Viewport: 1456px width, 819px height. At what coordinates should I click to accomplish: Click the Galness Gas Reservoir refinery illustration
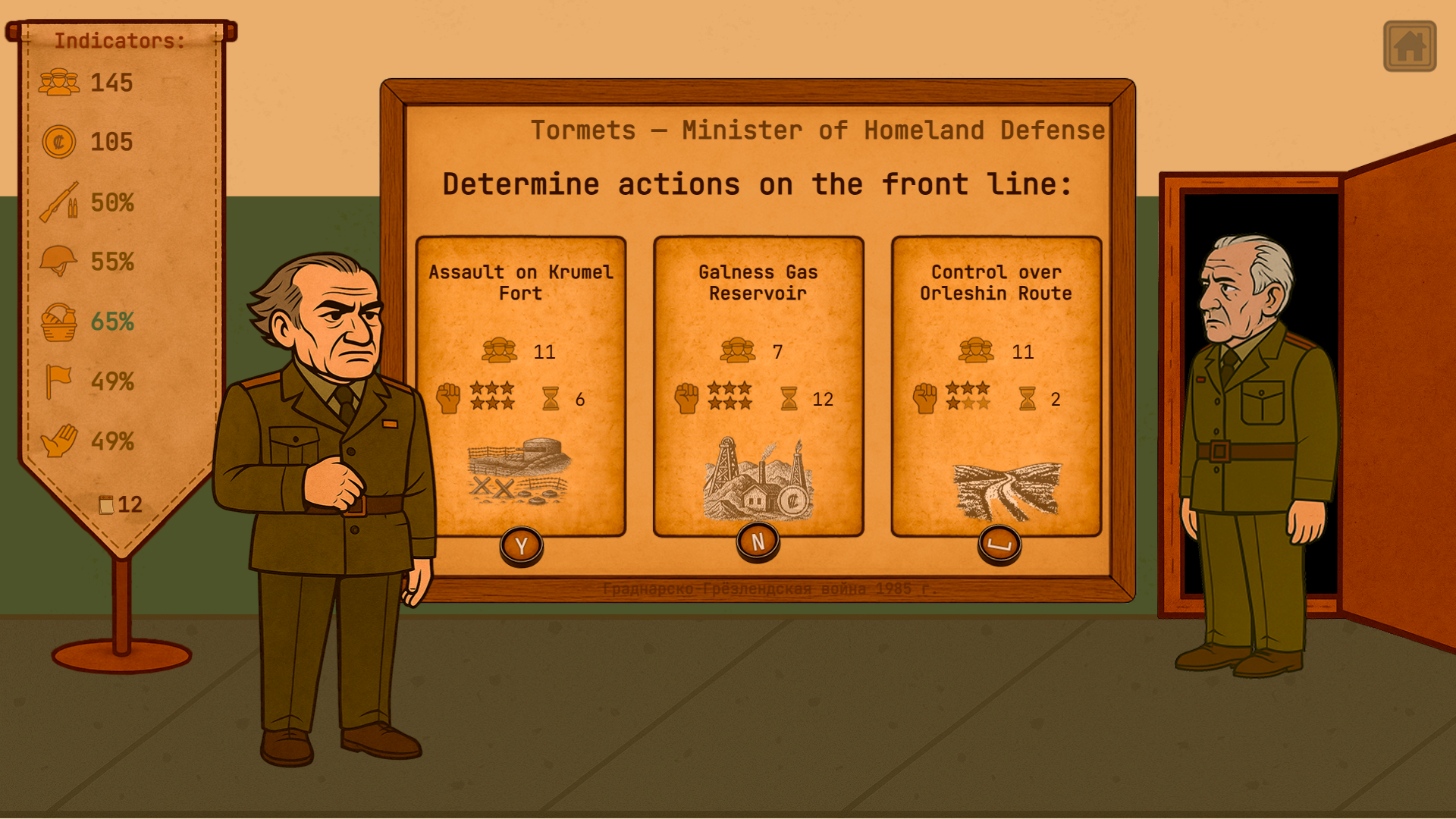click(x=757, y=478)
